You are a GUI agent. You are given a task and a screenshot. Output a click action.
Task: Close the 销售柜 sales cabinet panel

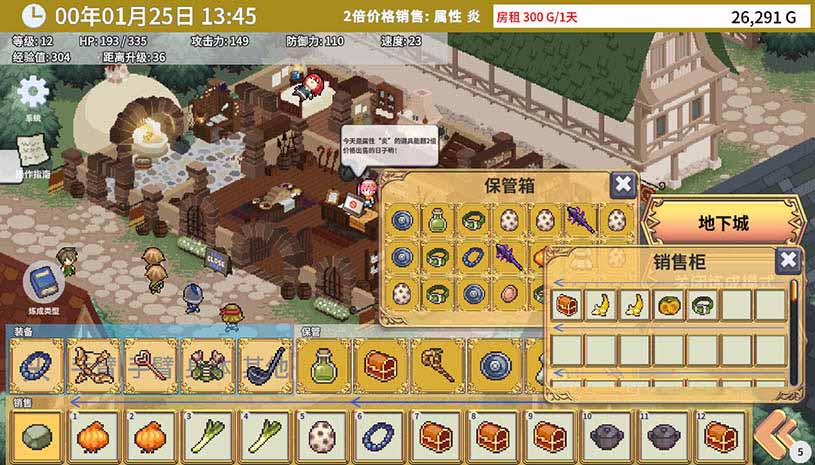coord(788,261)
